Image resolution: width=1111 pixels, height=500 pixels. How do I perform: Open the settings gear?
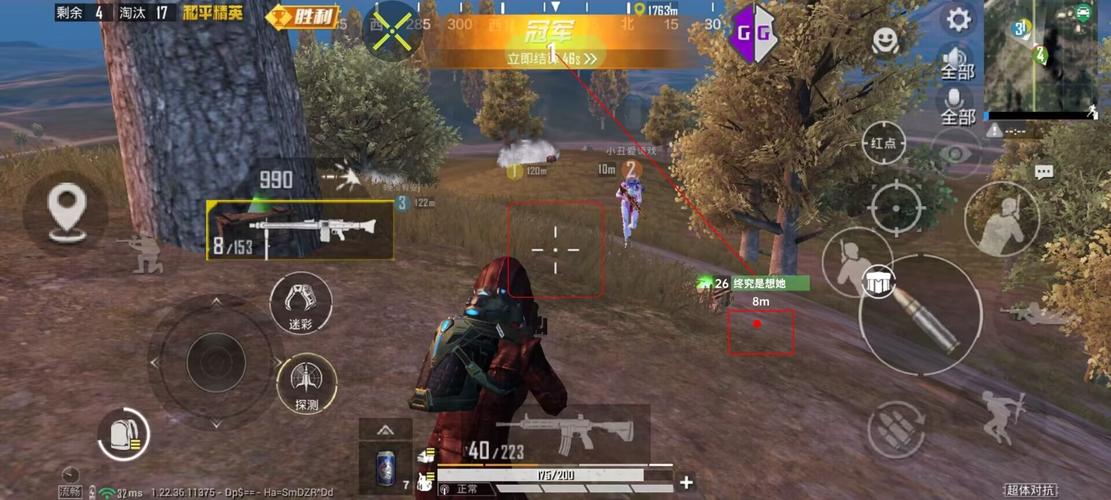click(958, 19)
